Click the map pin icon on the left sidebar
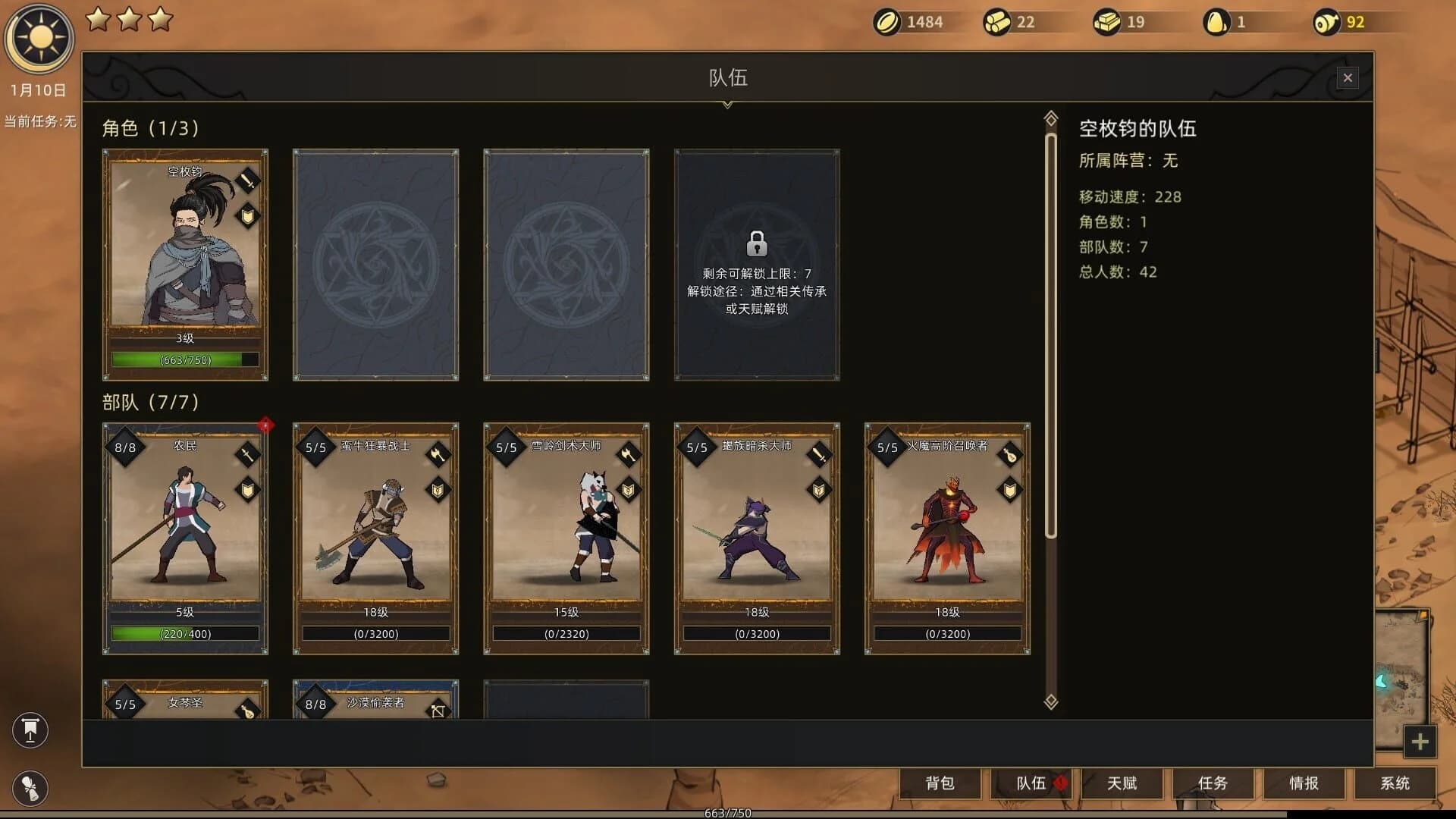 [30, 730]
